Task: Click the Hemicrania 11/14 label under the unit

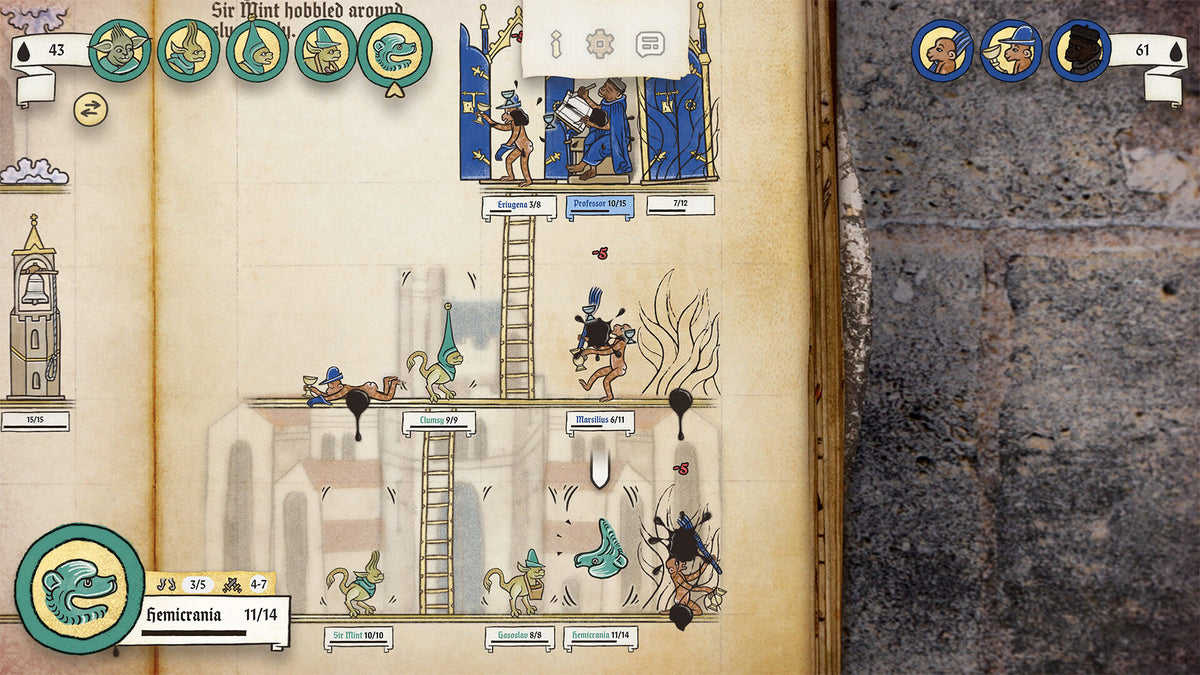Action: point(600,637)
